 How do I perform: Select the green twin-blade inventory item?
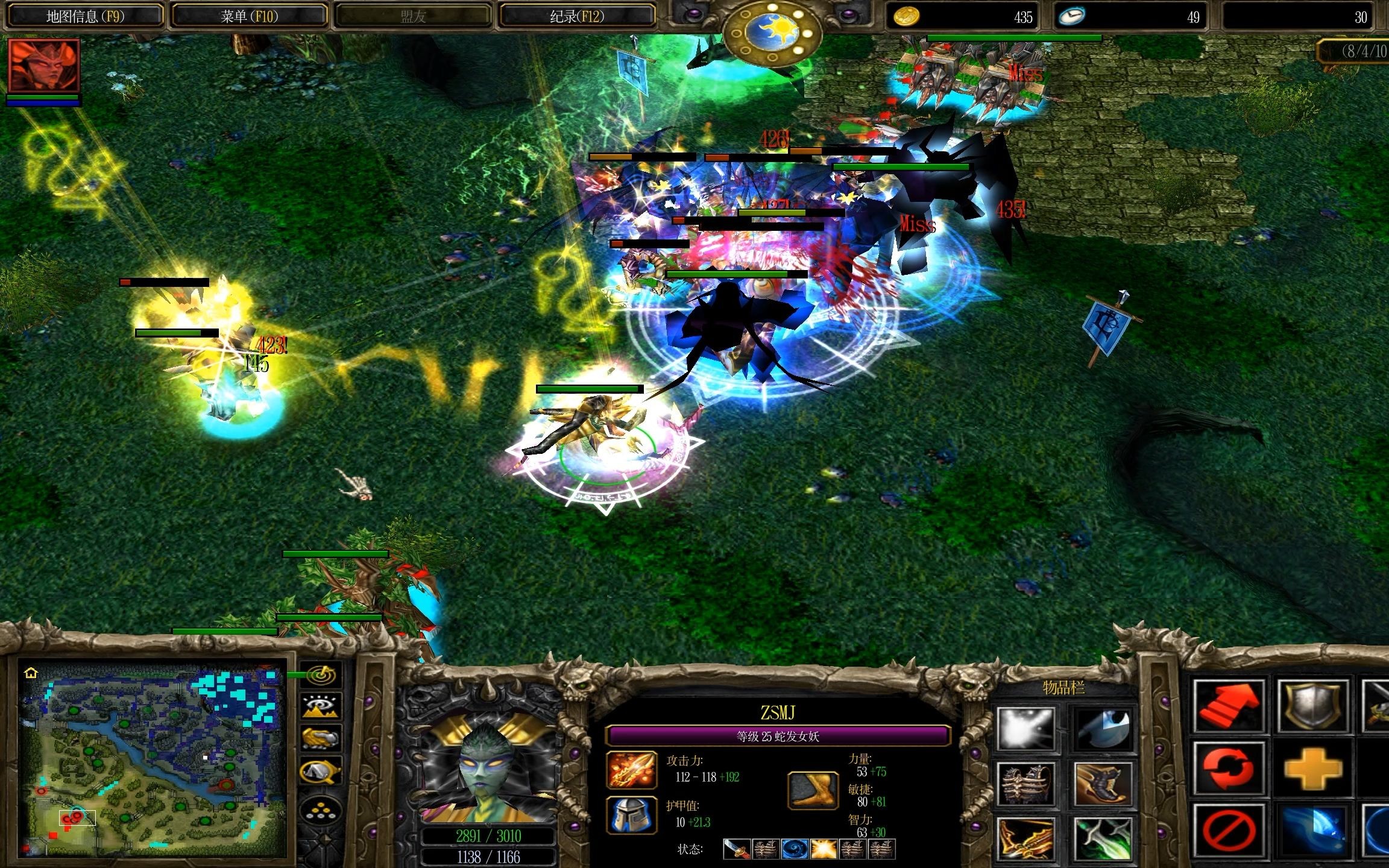1103,838
